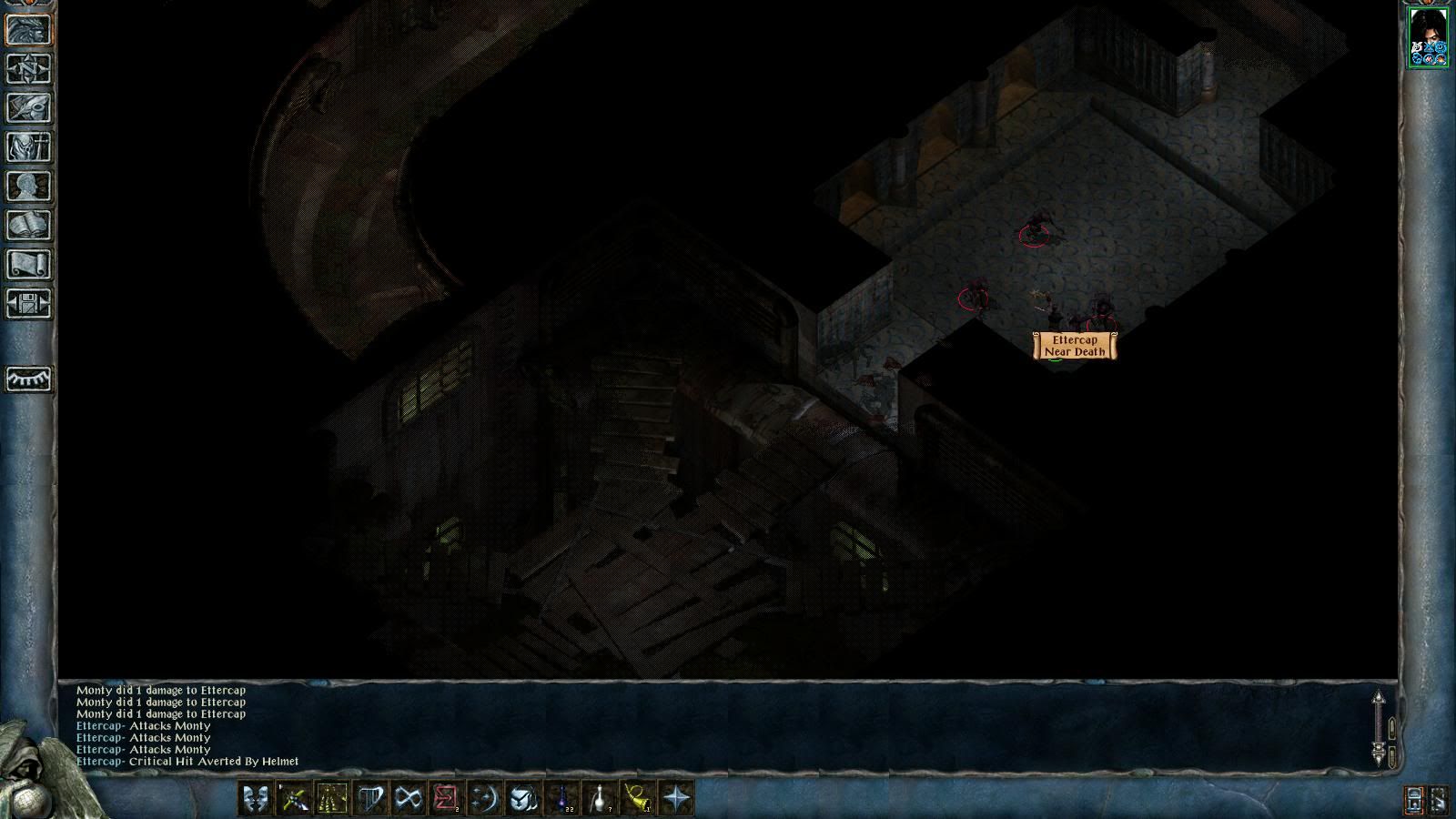Open the priest scroll button
Viewport: 1456px width, 819px height.
pyautogui.click(x=29, y=265)
